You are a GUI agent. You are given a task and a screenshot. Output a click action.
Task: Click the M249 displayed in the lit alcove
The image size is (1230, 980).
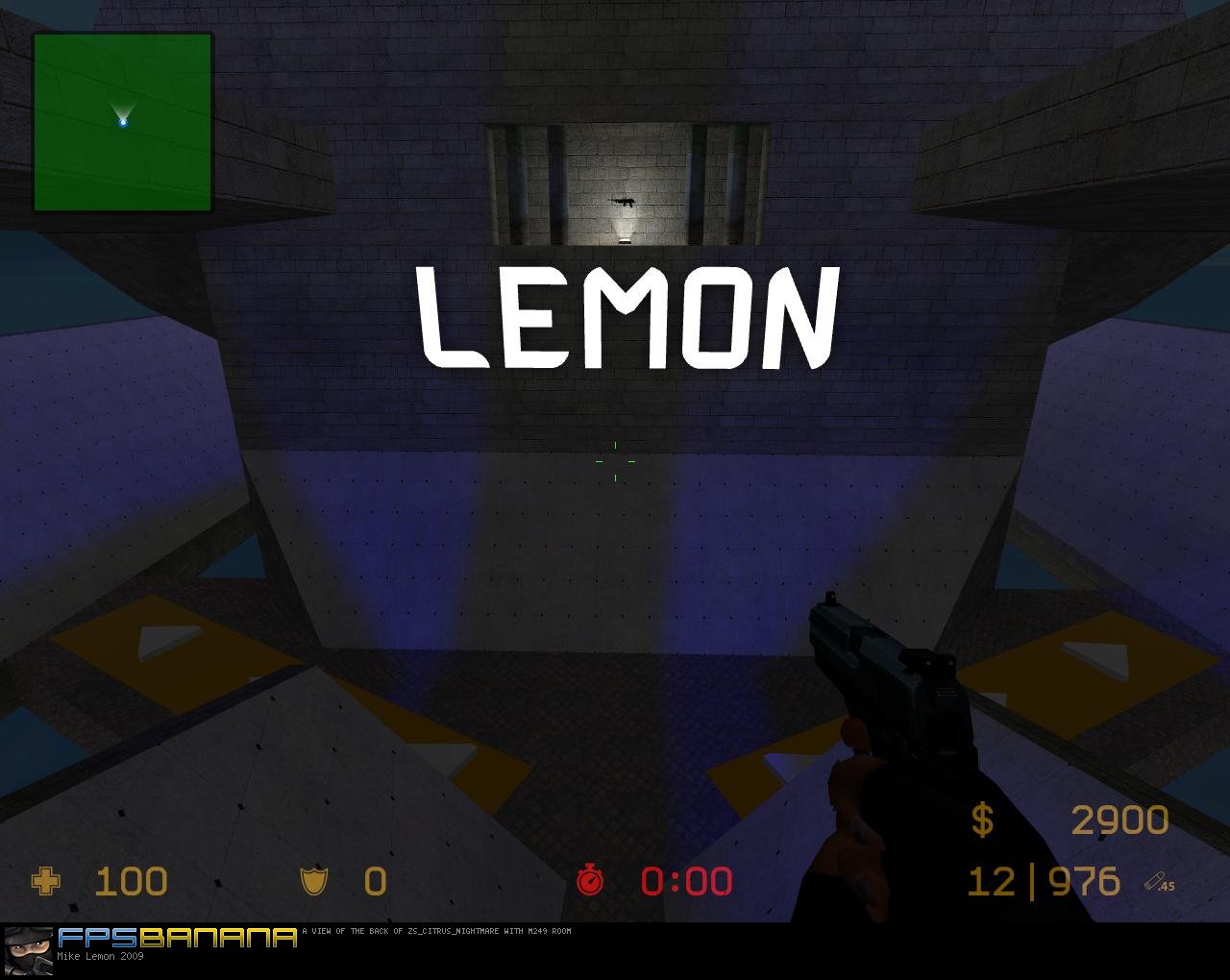click(x=625, y=203)
